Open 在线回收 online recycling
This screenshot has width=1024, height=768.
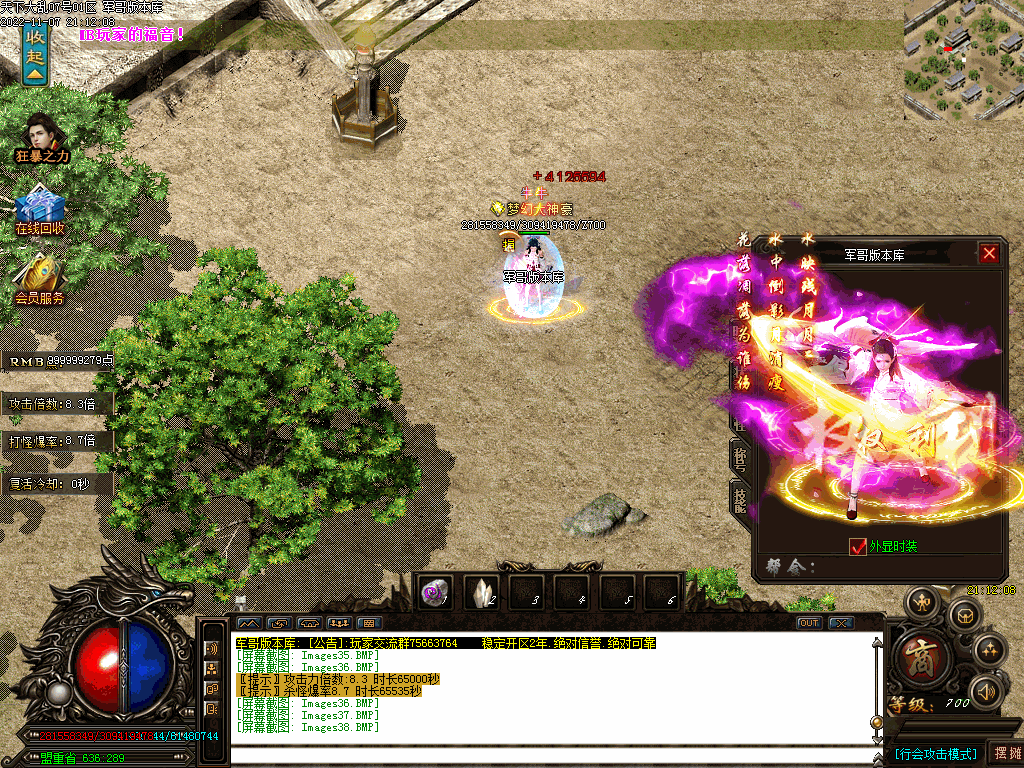pos(40,210)
